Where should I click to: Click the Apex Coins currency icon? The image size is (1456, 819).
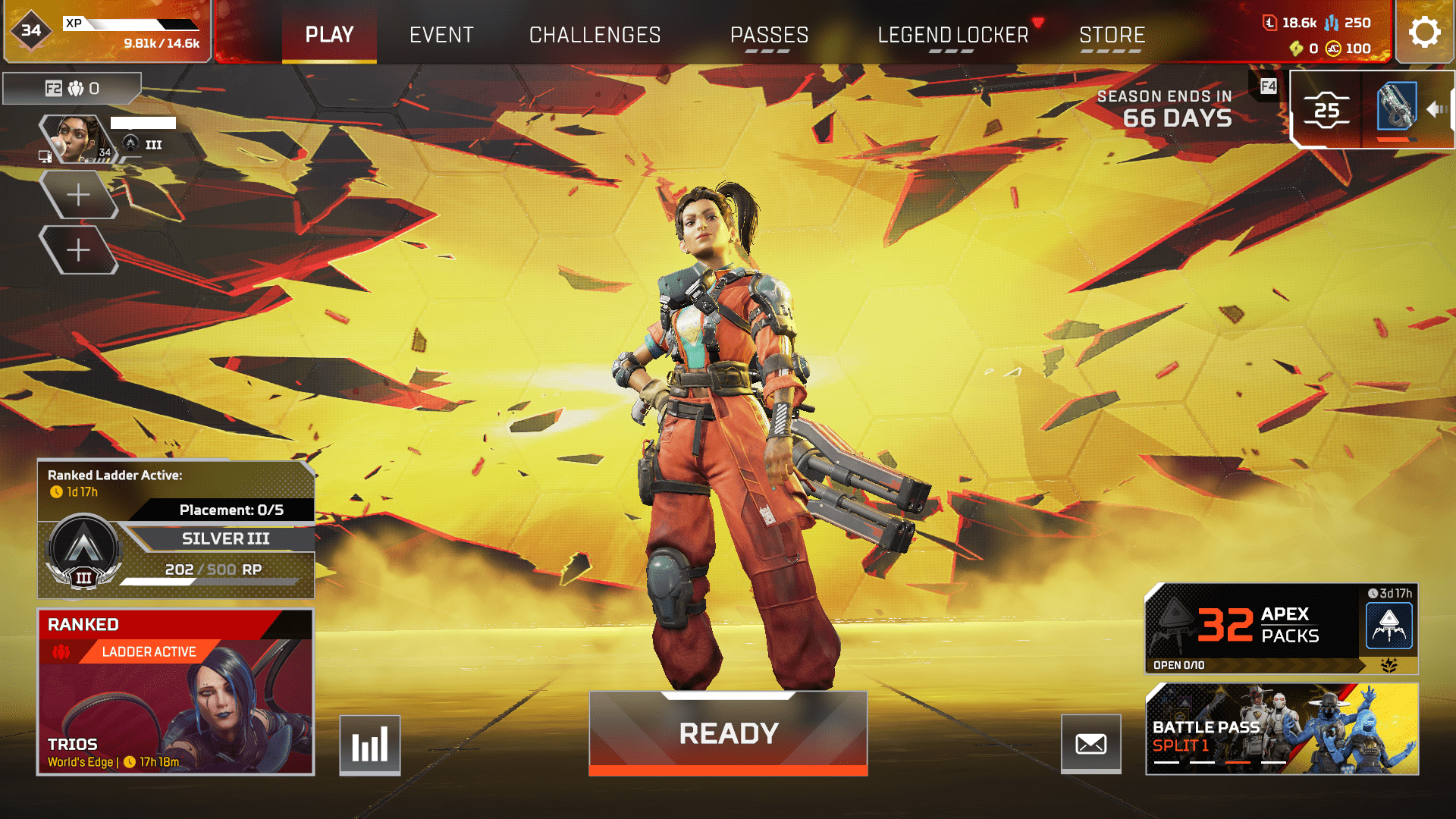(x=1332, y=49)
